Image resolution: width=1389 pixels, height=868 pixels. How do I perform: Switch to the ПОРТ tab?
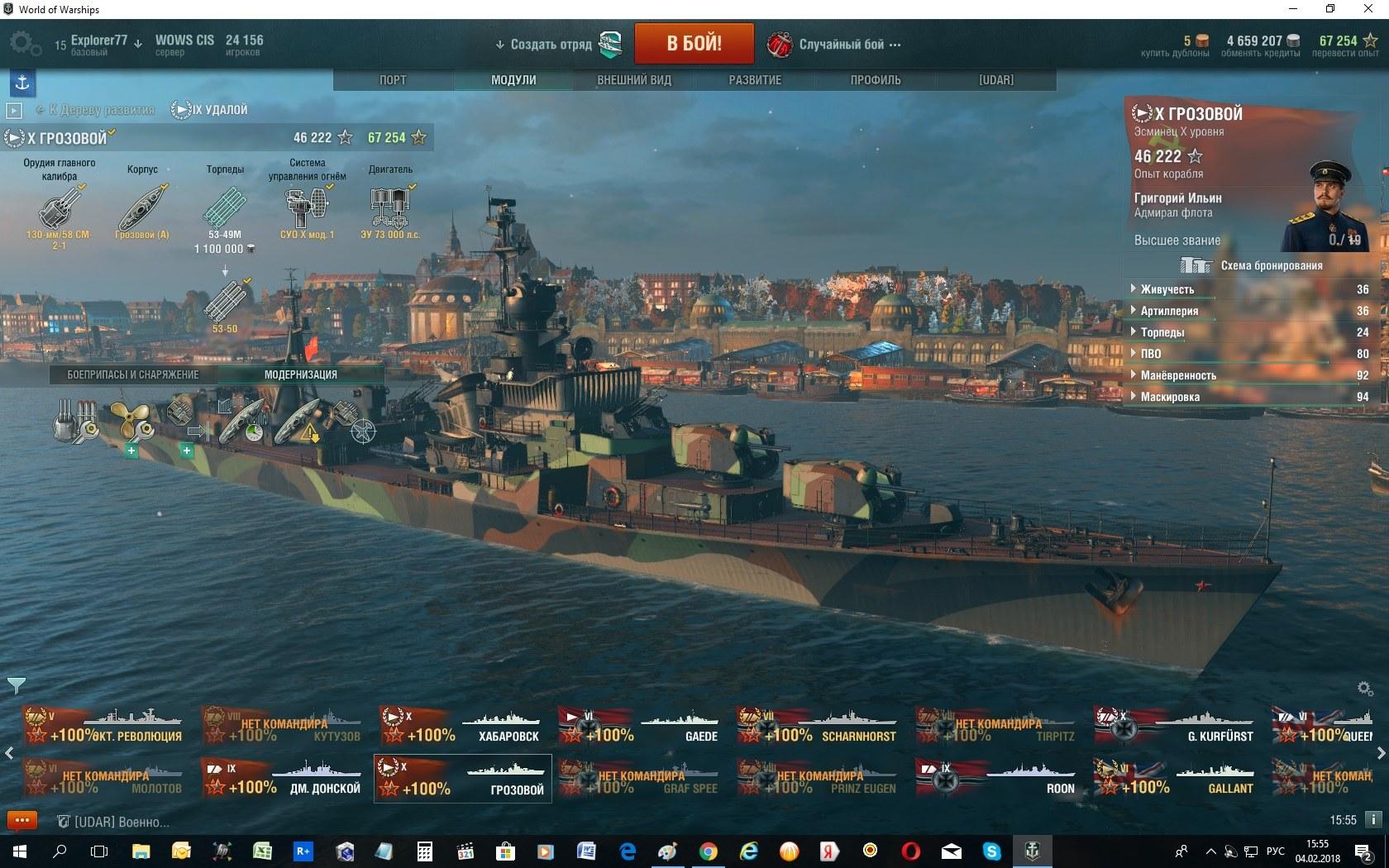(393, 80)
